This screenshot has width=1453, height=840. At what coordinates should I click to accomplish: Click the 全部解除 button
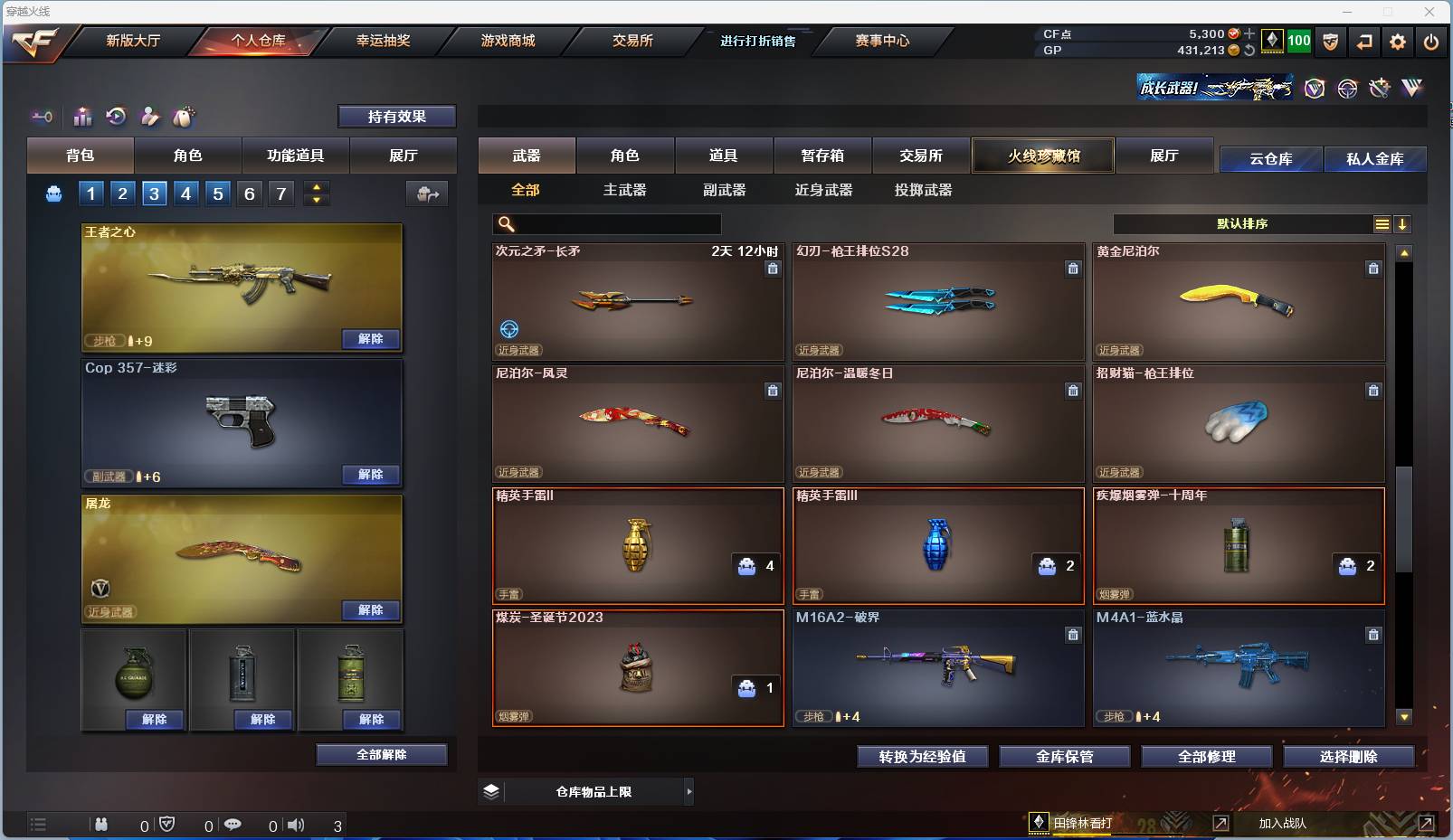click(380, 754)
